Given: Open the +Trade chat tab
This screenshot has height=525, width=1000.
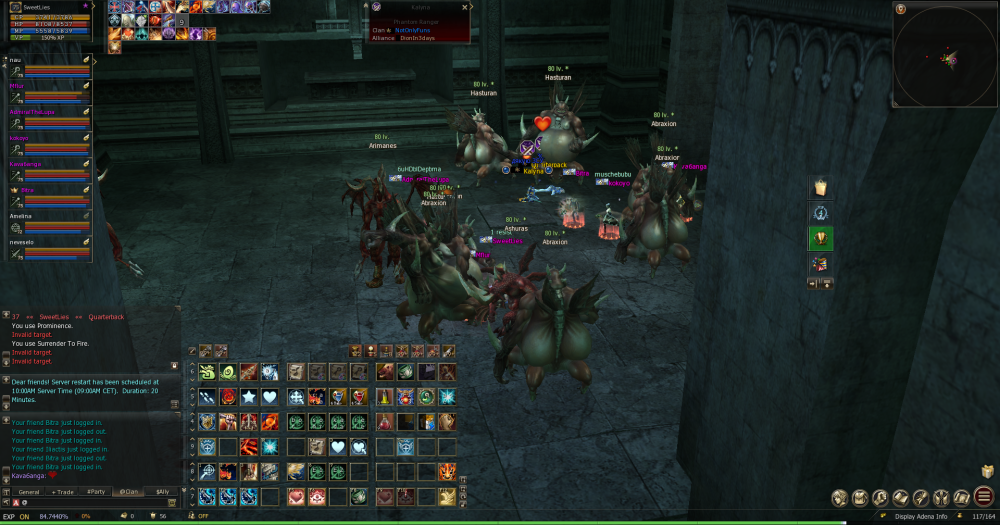Looking at the screenshot, I should coord(63,492).
